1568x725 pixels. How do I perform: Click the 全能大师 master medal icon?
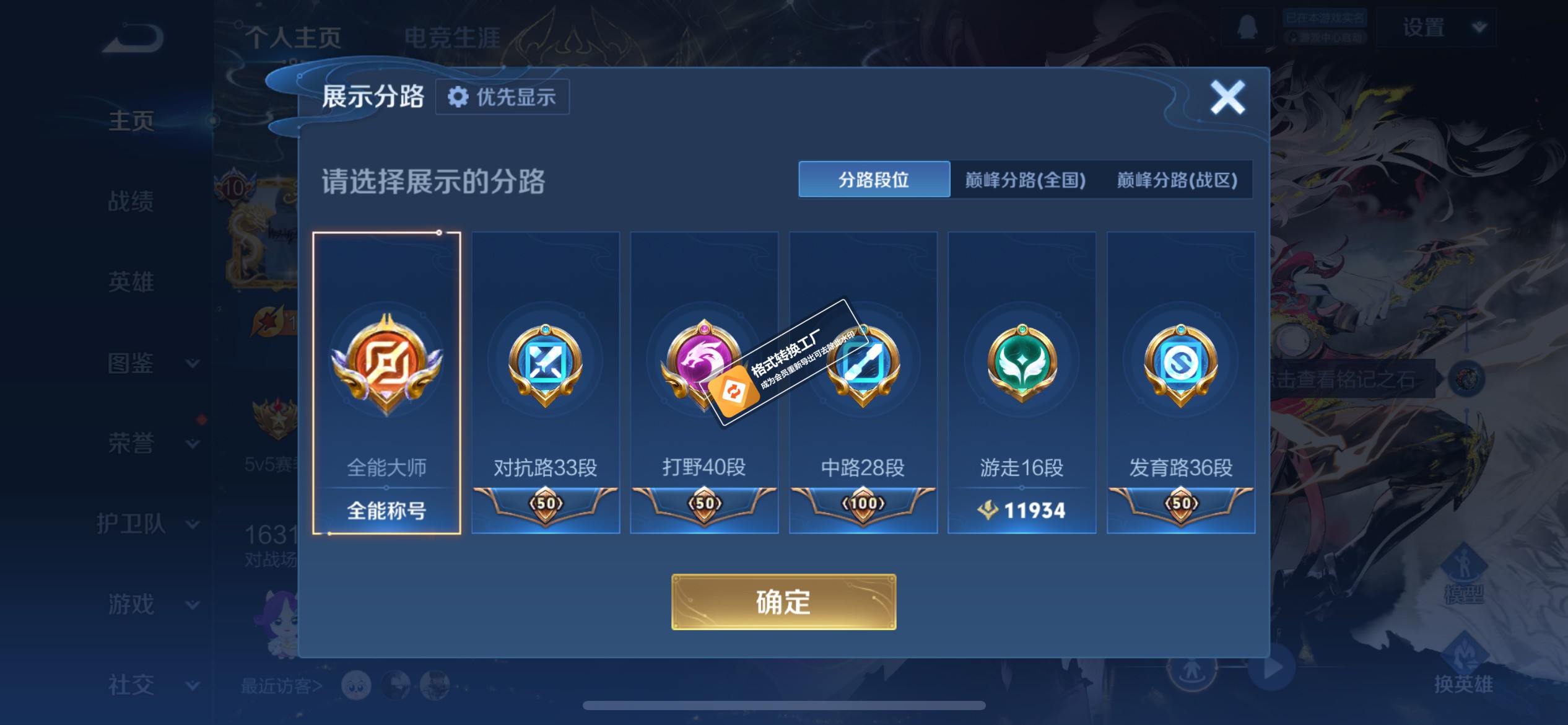[x=386, y=362]
